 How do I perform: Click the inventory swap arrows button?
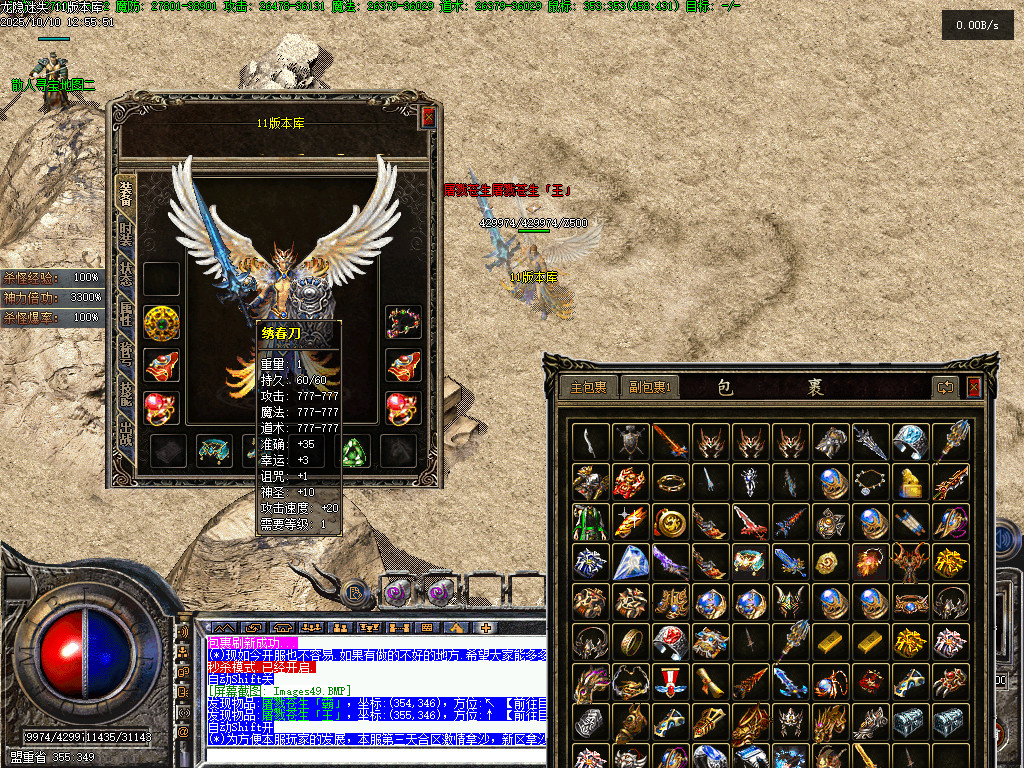click(x=945, y=387)
